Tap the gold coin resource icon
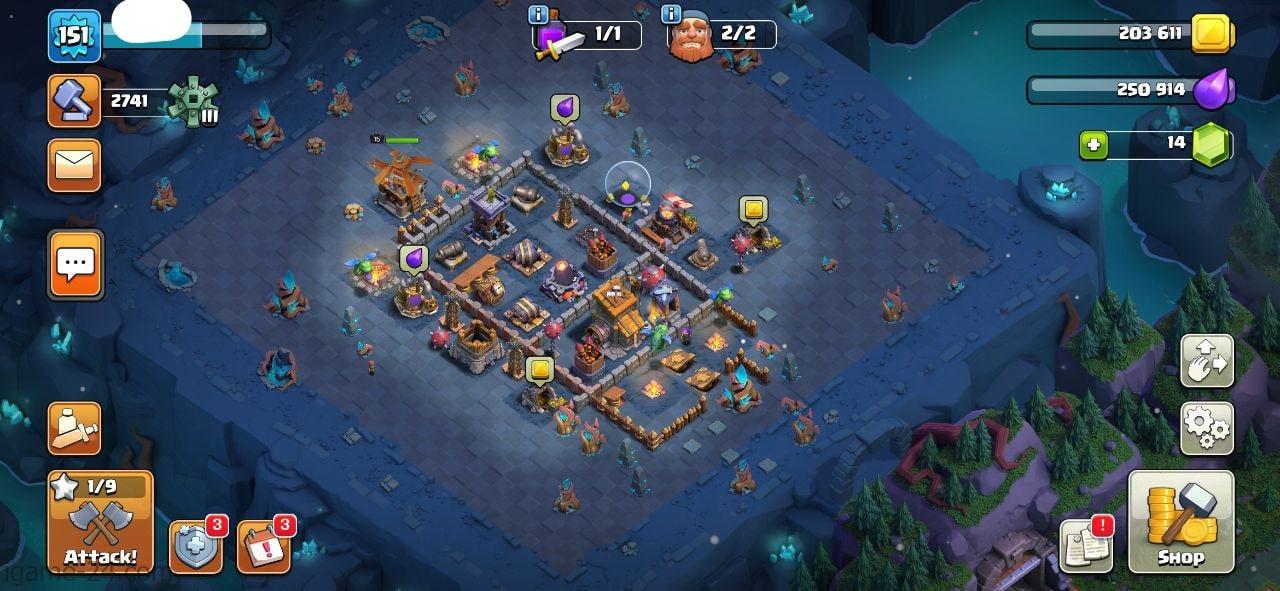Image resolution: width=1280 pixels, height=591 pixels. pos(1211,34)
